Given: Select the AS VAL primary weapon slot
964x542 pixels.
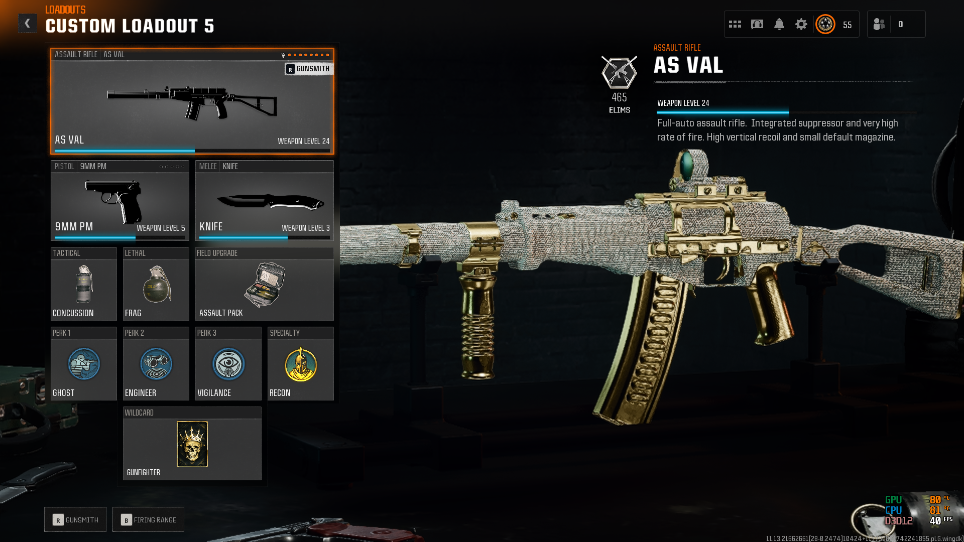Looking at the screenshot, I should 192,101.
